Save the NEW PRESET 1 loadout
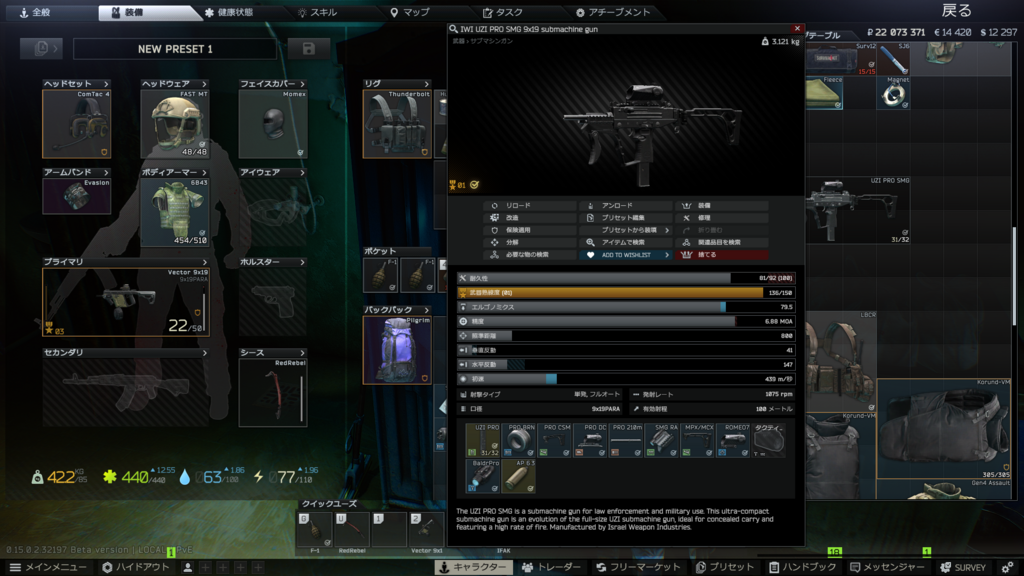Screen dimensions: 1024x576 coord(308,48)
